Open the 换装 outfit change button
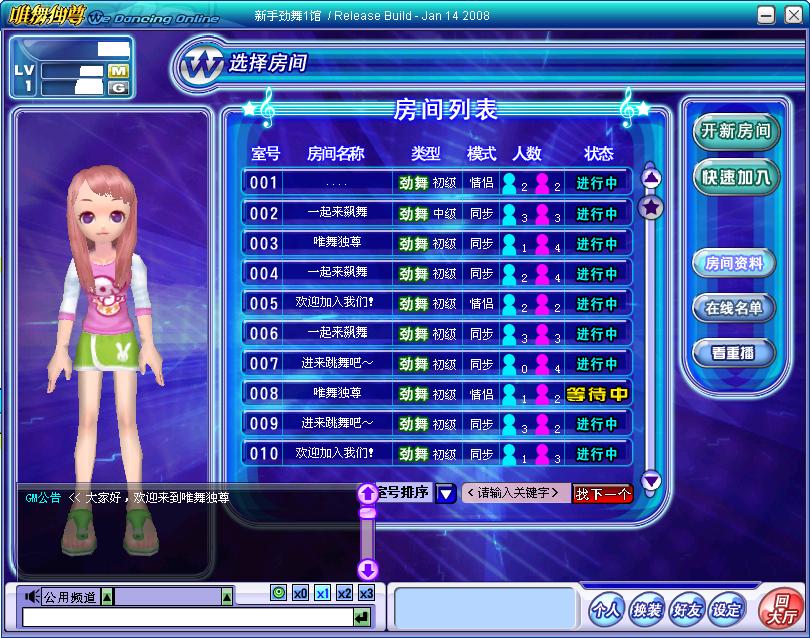Image resolution: width=810 pixels, height=638 pixels. pos(647,609)
